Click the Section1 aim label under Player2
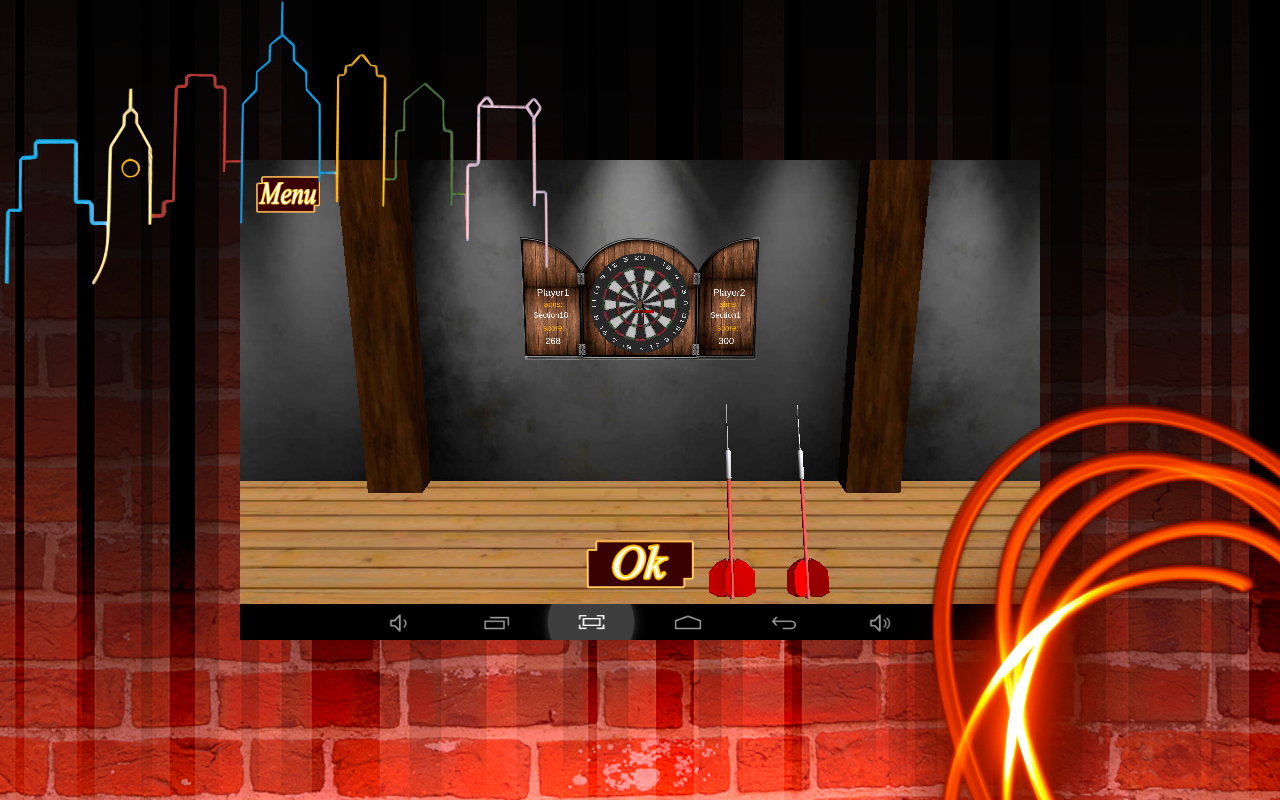This screenshot has height=800, width=1280. pyautogui.click(x=727, y=313)
